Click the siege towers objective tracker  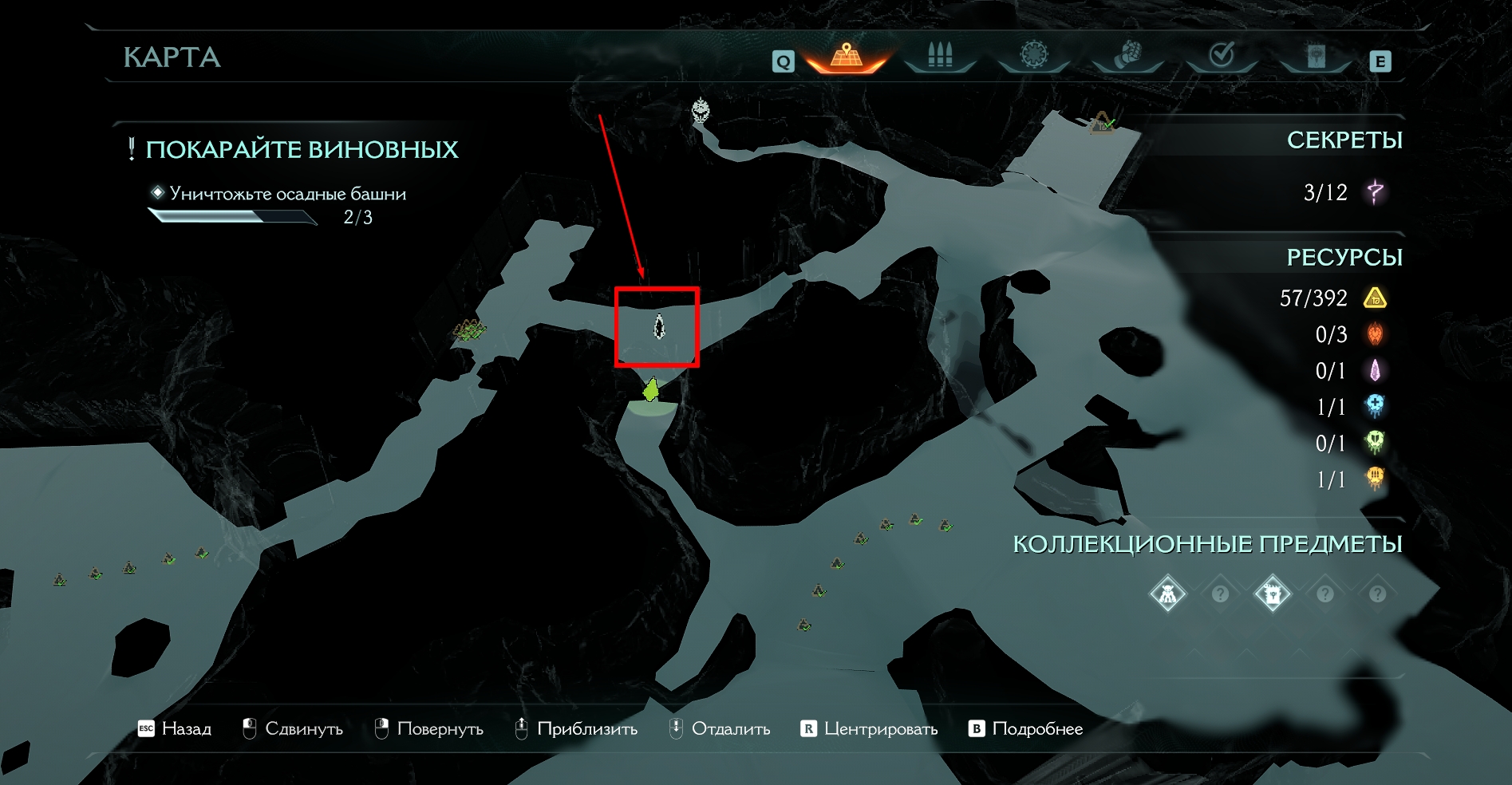point(287,194)
